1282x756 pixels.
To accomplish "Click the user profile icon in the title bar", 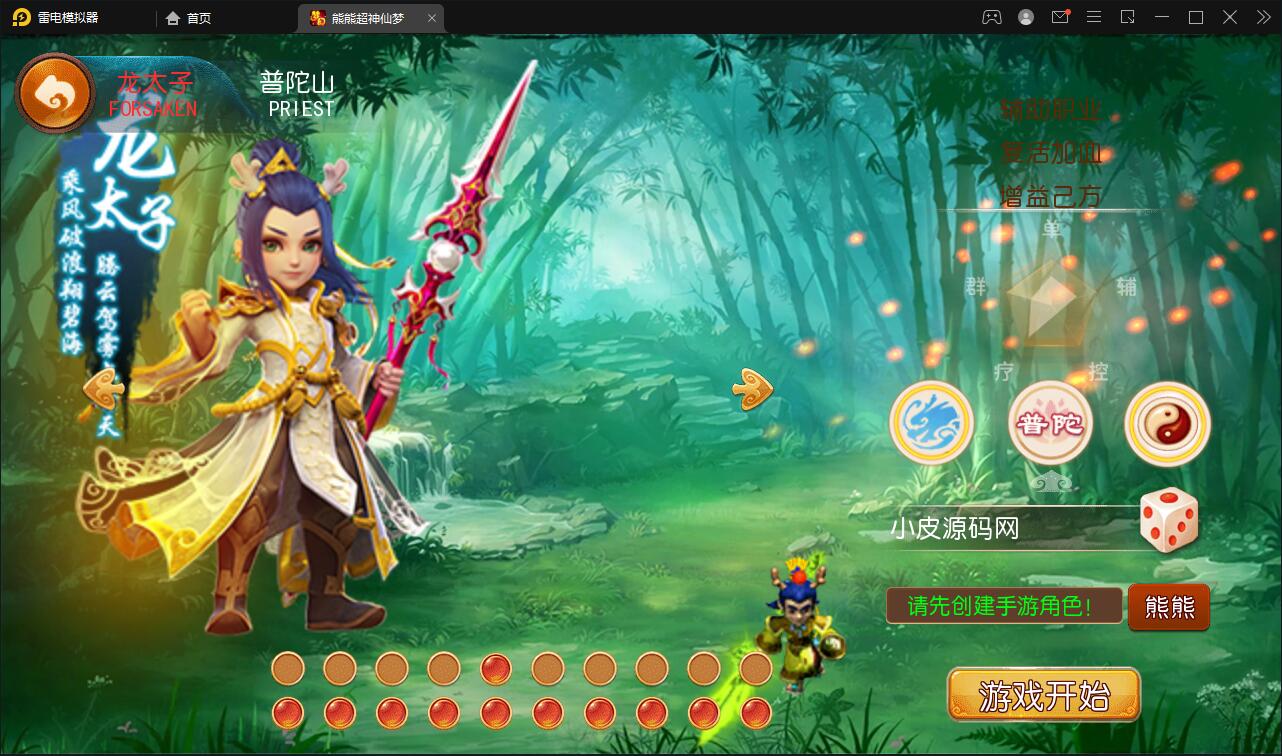I will pyautogui.click(x=1026, y=17).
